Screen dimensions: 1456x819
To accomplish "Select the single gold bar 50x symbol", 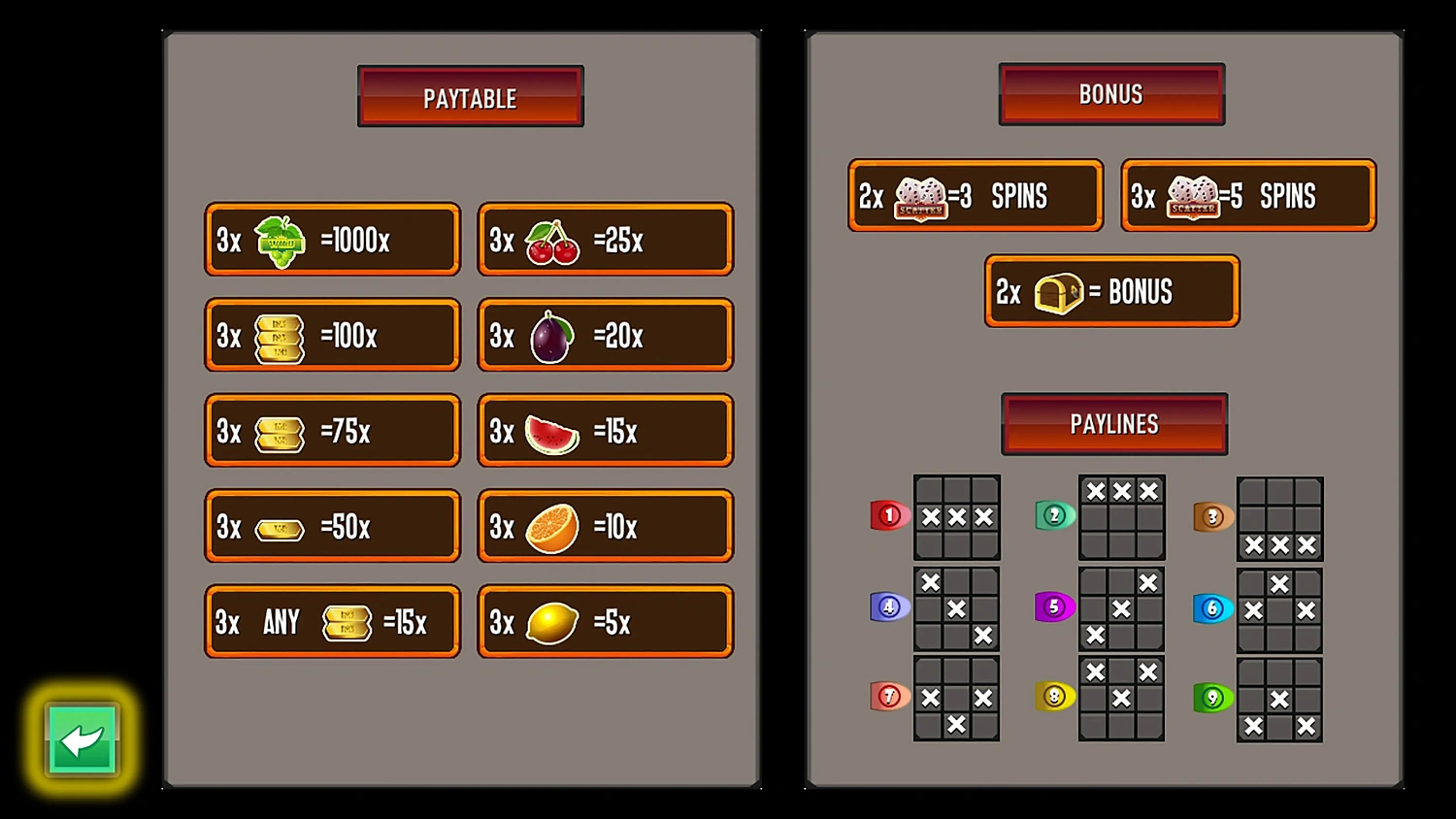I will point(281,527).
